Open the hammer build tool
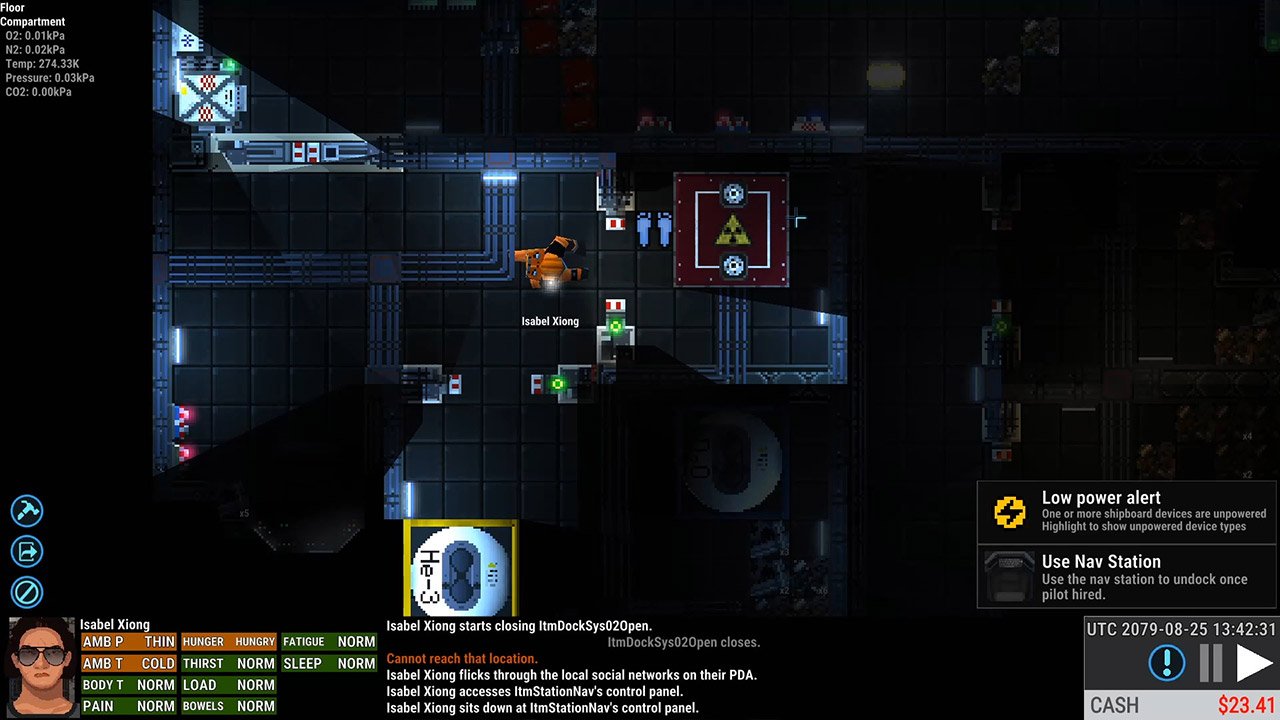 click(x=27, y=511)
